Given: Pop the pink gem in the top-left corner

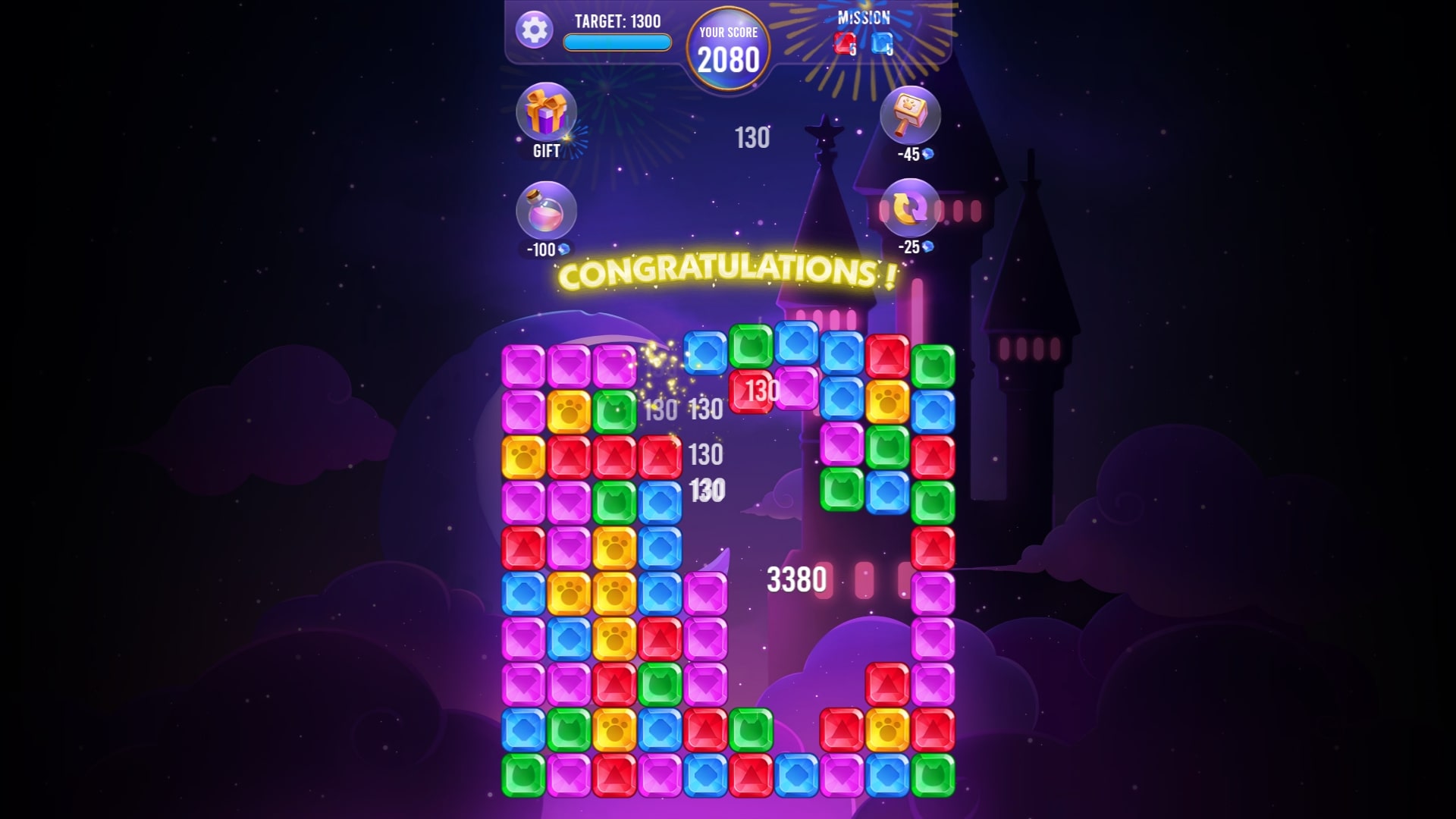Looking at the screenshot, I should pyautogui.click(x=525, y=366).
